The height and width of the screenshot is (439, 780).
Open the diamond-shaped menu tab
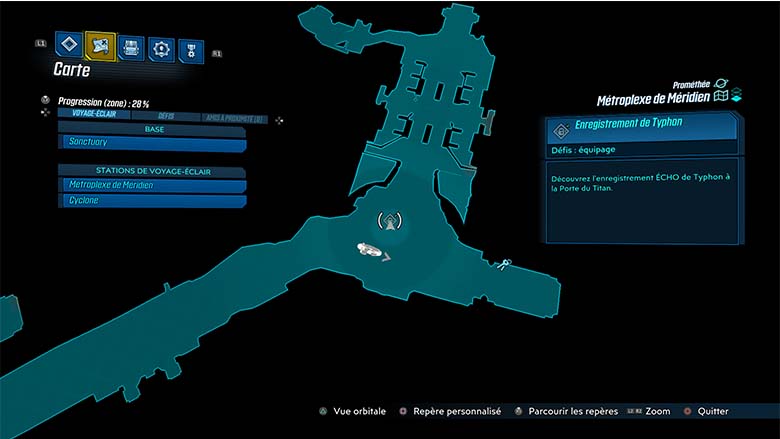coord(68,45)
